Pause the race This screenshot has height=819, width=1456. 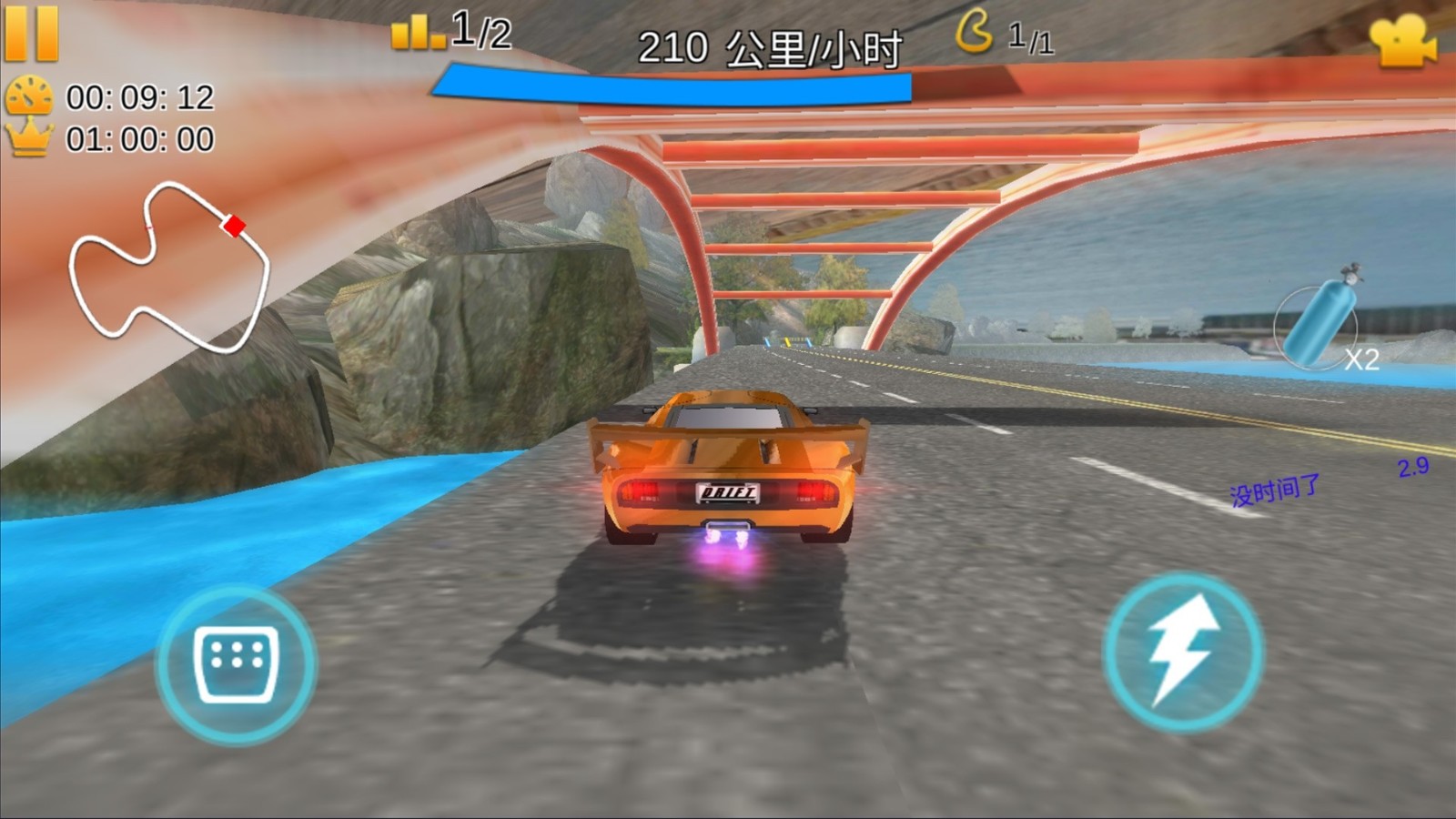click(x=32, y=34)
